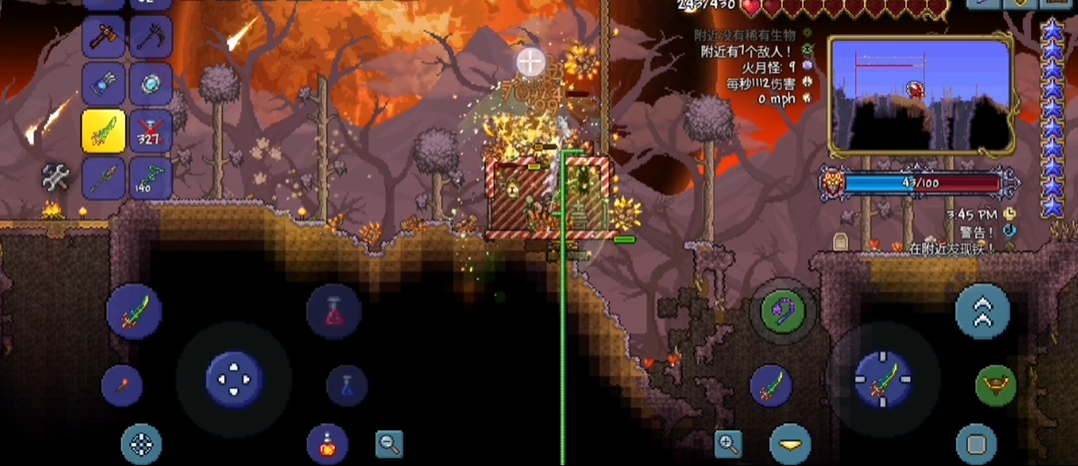Select the green item stack of 140
This screenshot has width=1078, height=466.
(x=151, y=178)
